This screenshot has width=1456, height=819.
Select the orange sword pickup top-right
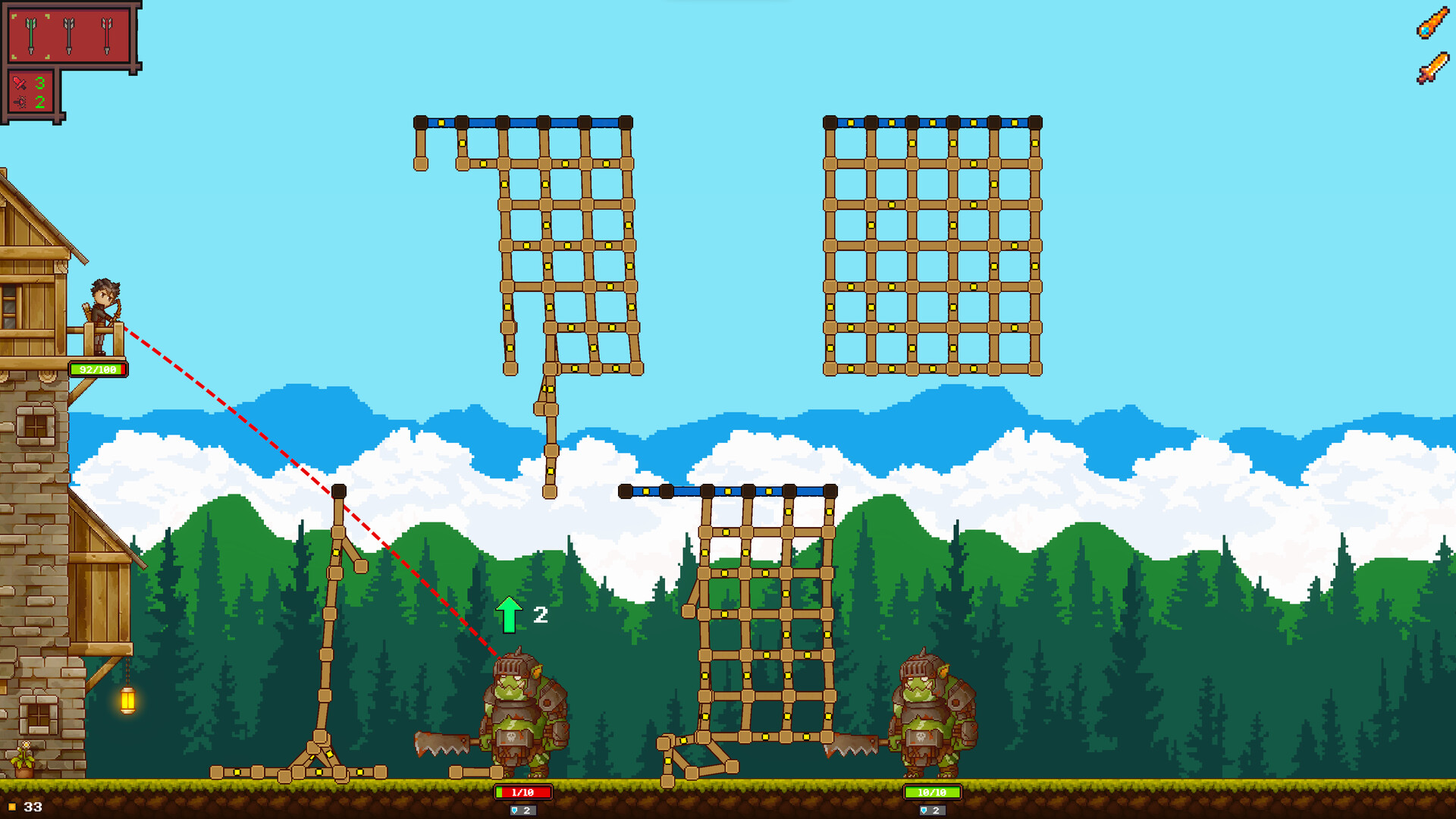pyautogui.click(x=1434, y=67)
